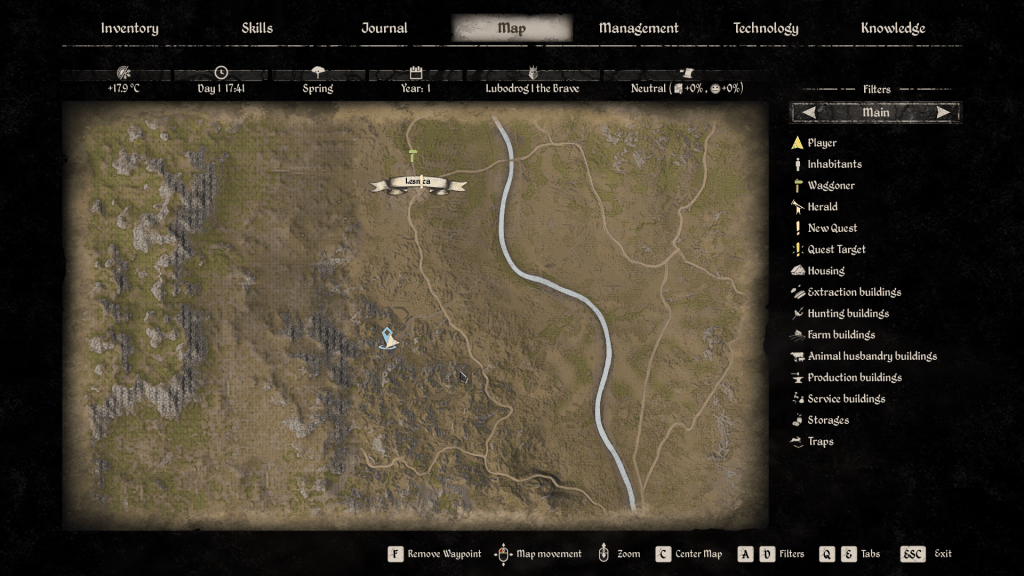
Task: Toggle the Animal husbandry buildings filter
Action: [872, 356]
